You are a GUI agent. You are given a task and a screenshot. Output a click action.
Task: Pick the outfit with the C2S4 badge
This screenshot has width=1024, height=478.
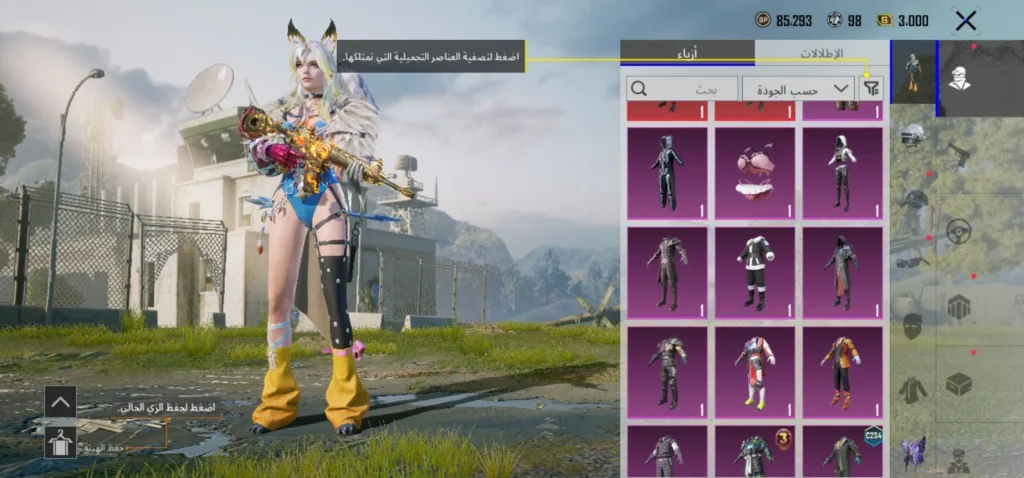843,452
